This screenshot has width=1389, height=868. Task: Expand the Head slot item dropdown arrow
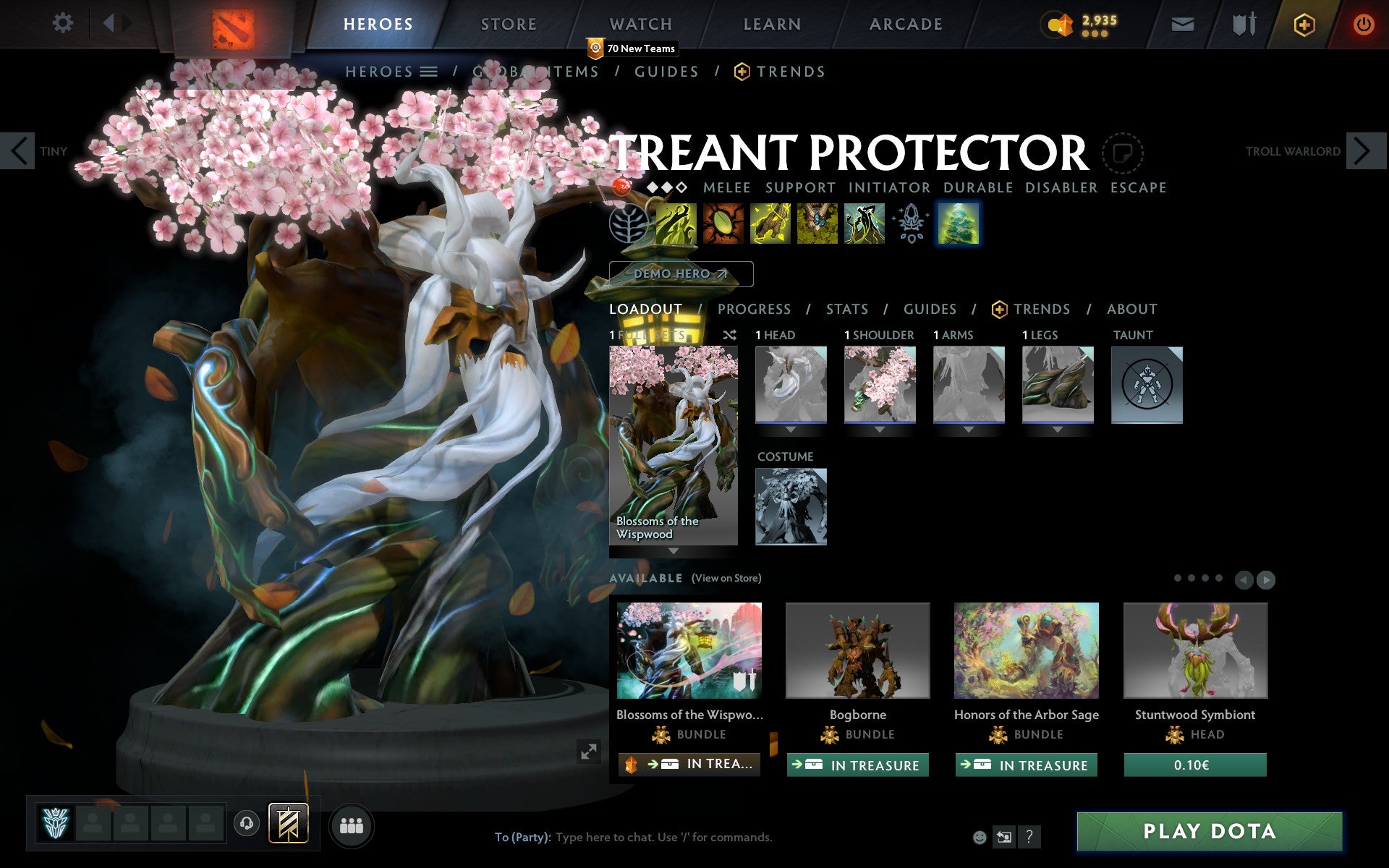(791, 430)
